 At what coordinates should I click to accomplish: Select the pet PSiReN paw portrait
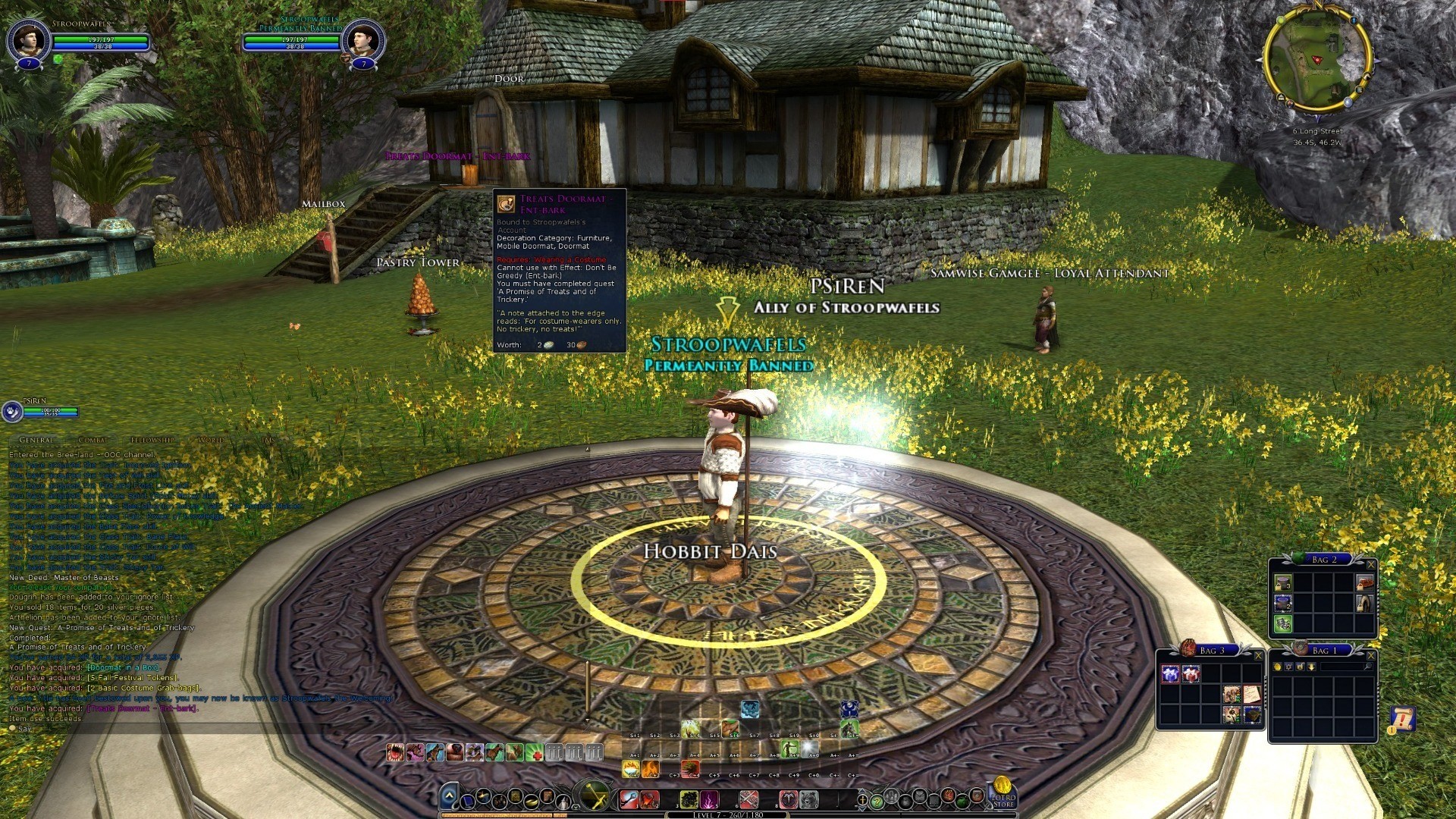click(12, 411)
